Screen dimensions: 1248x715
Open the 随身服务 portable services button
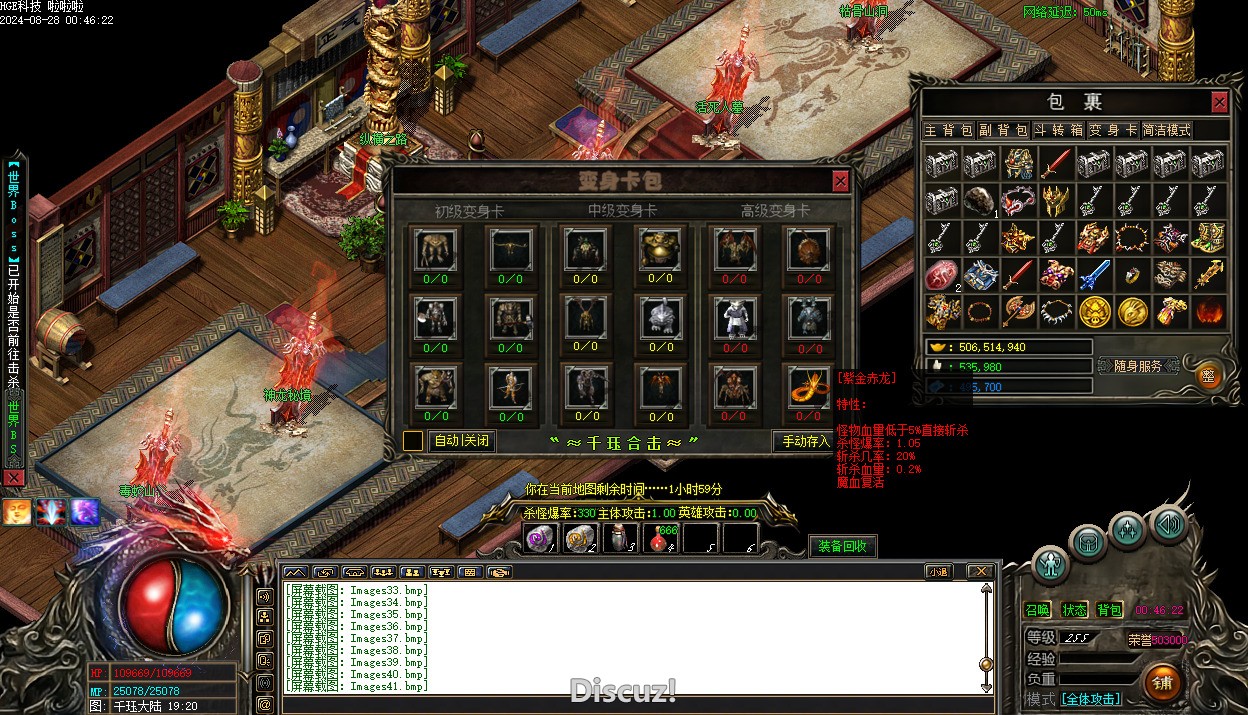tap(1136, 366)
